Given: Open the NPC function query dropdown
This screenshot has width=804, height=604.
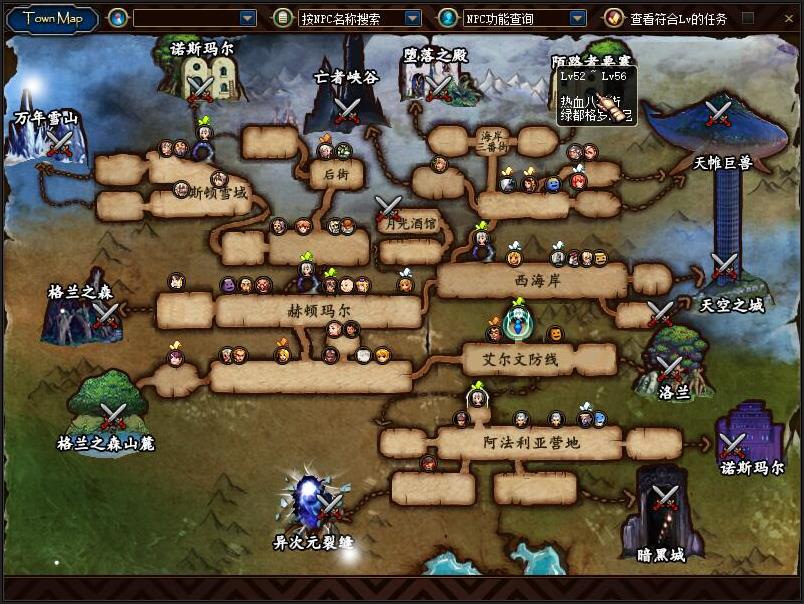Looking at the screenshot, I should [x=577, y=18].
